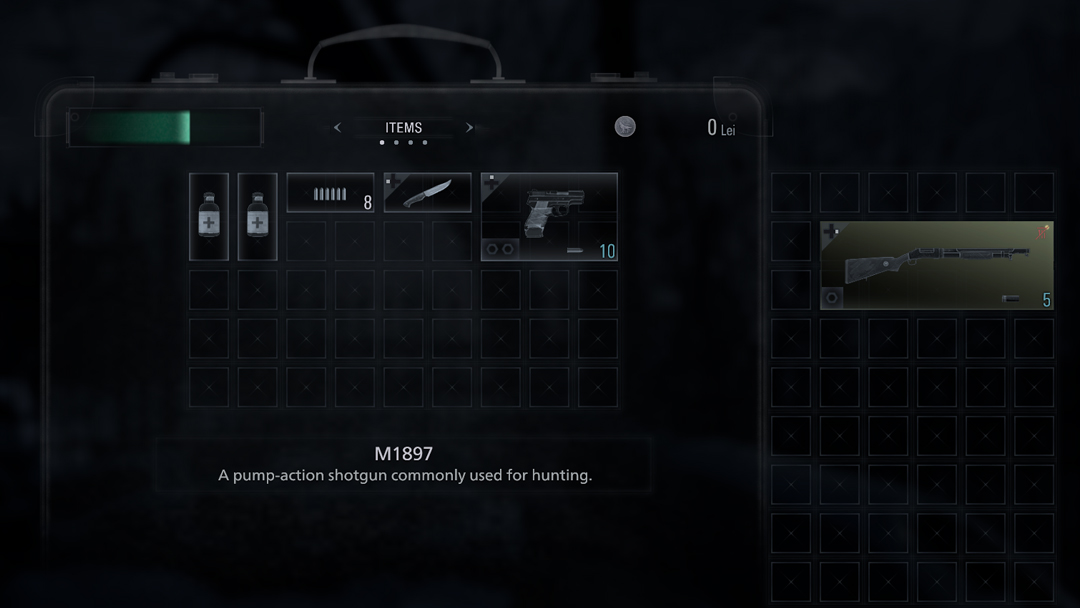Image resolution: width=1080 pixels, height=608 pixels.
Task: Go to the next tab with the right arrow
Action: [469, 128]
